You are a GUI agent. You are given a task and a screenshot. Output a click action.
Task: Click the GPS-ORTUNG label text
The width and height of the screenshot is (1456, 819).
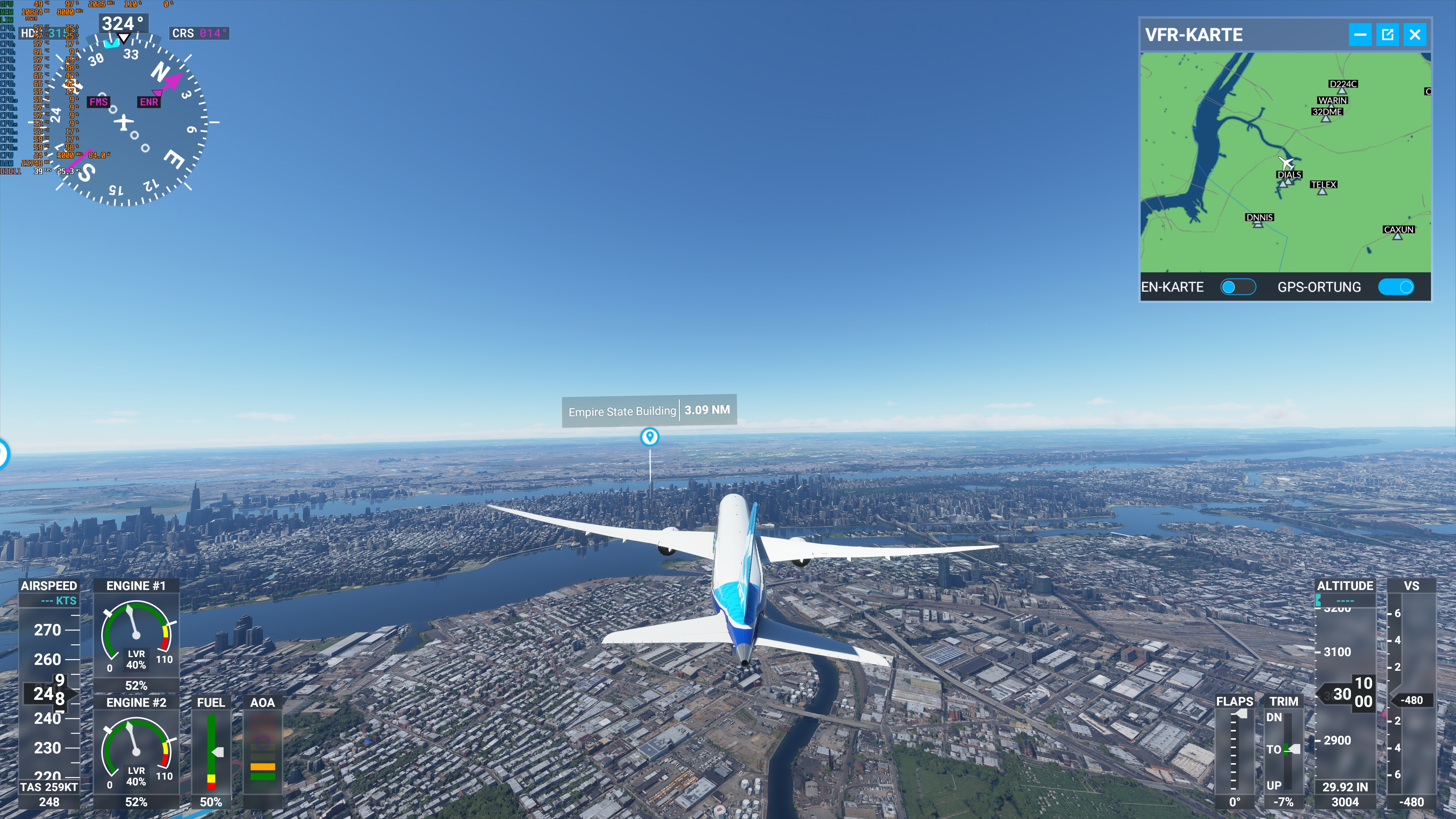pyautogui.click(x=1319, y=287)
